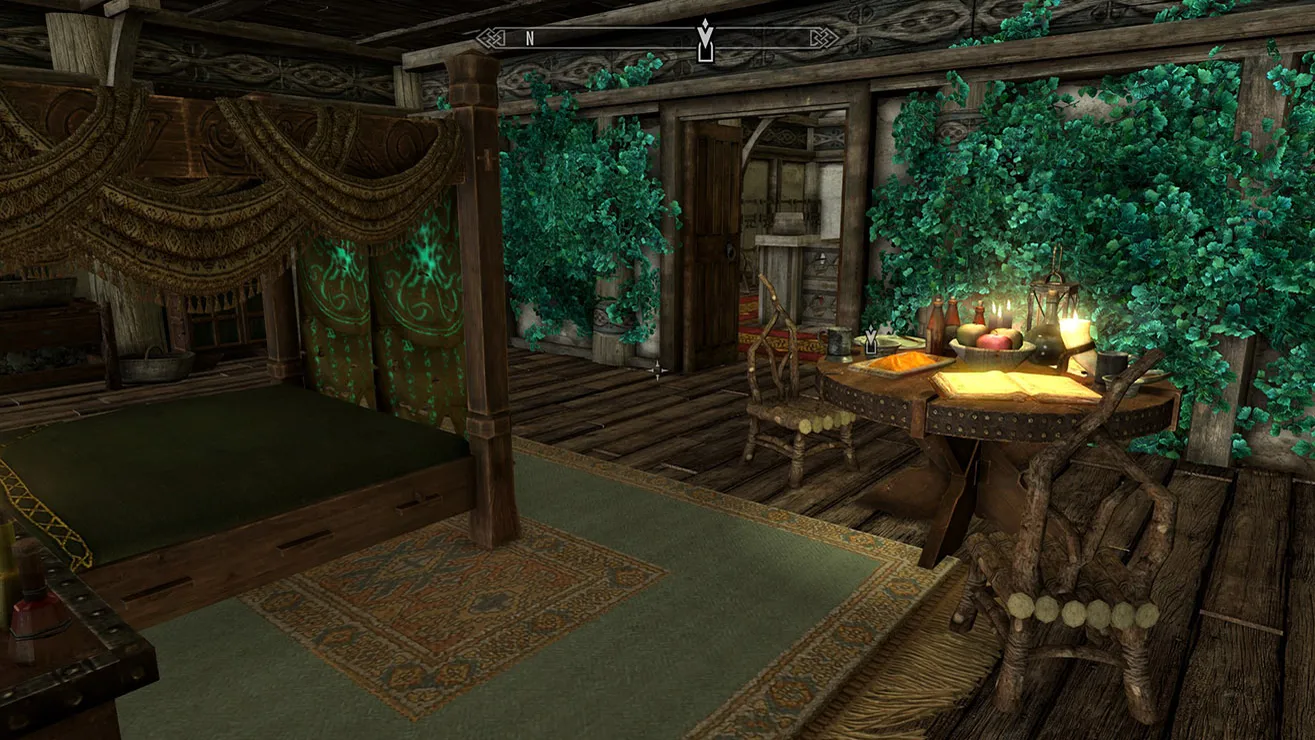
Task: Click the floating quest marker above the table
Action: 871,341
